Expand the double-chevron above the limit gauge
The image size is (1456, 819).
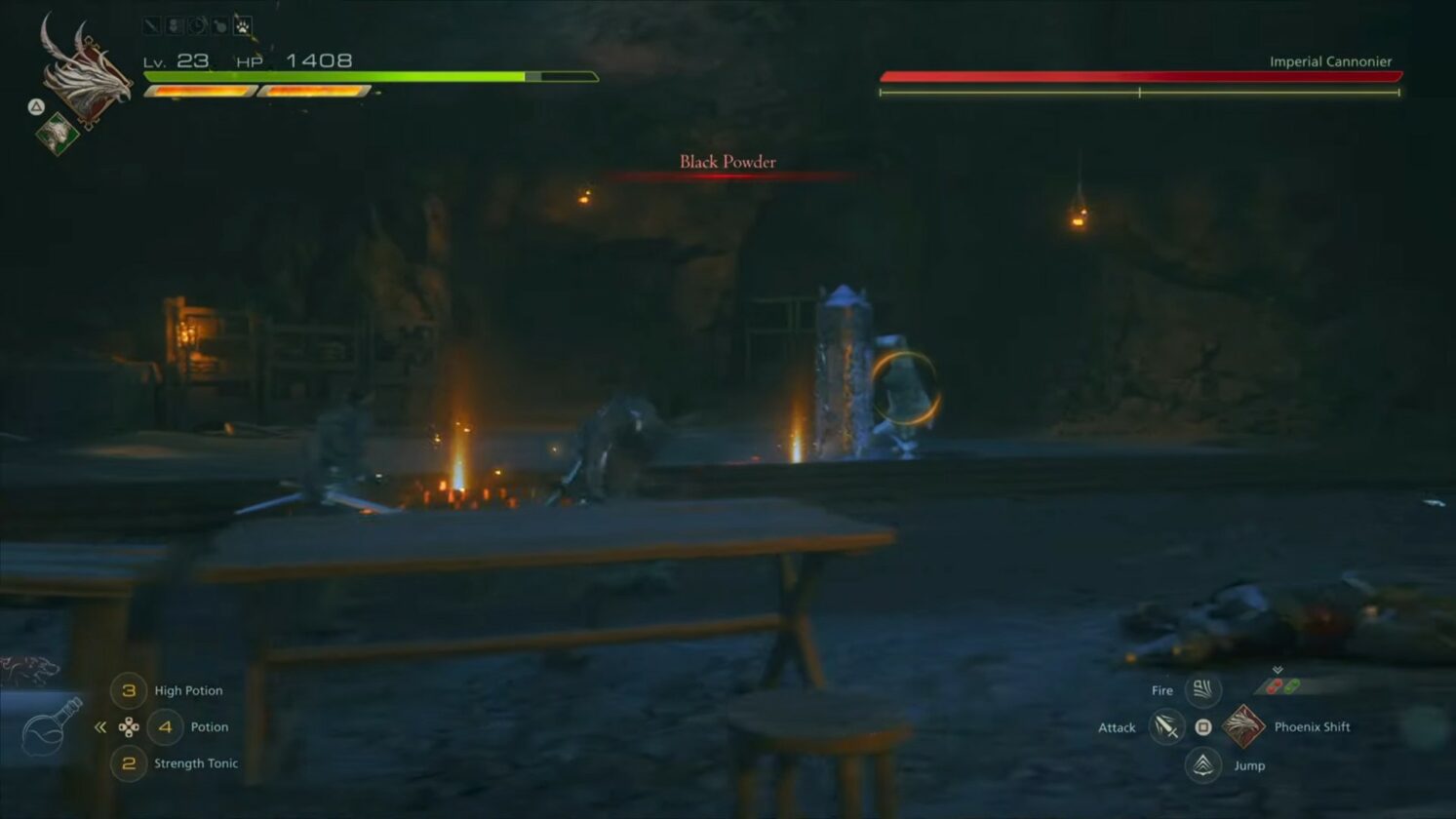click(x=1278, y=670)
